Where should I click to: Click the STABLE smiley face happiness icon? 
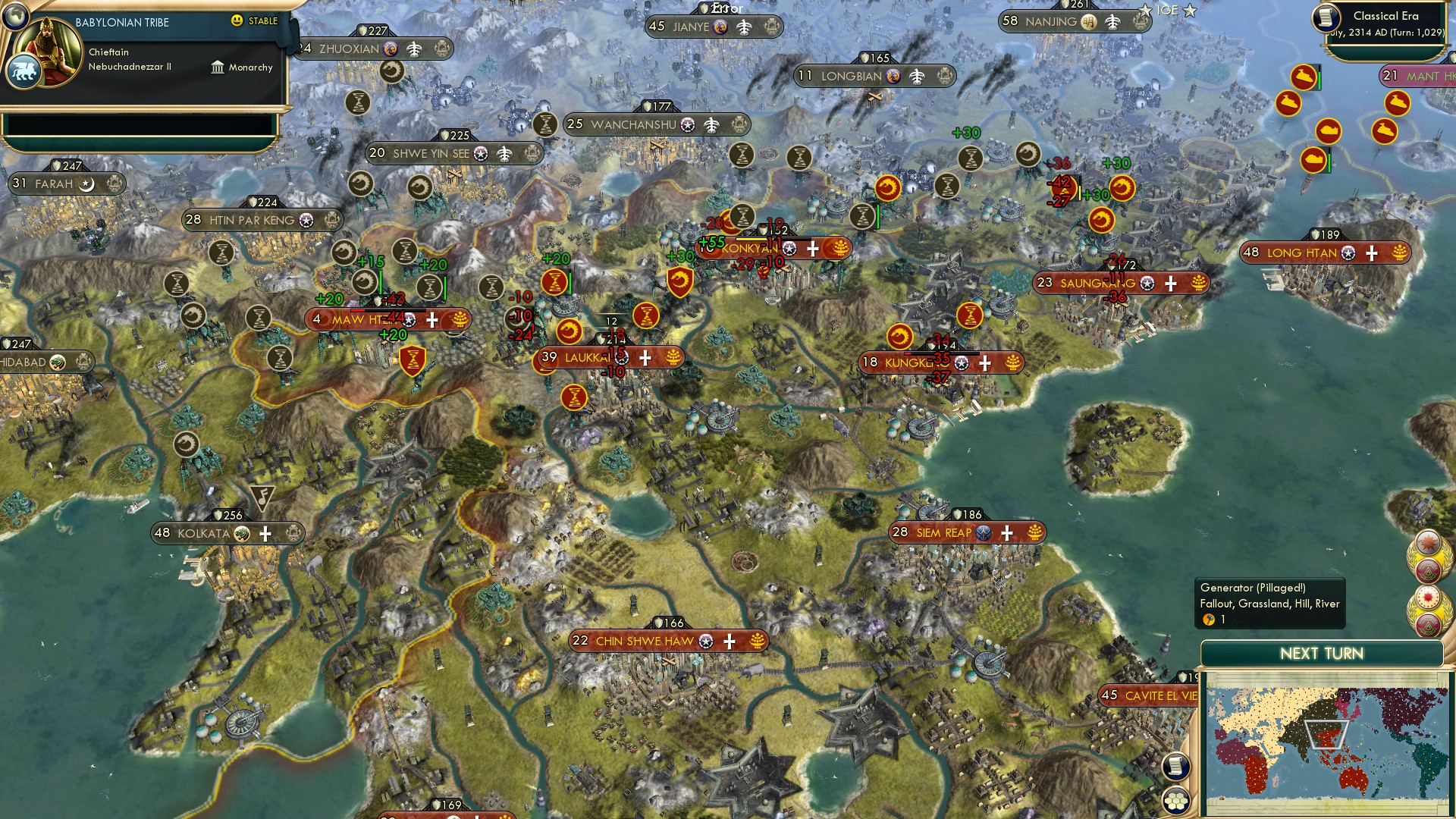[237, 22]
